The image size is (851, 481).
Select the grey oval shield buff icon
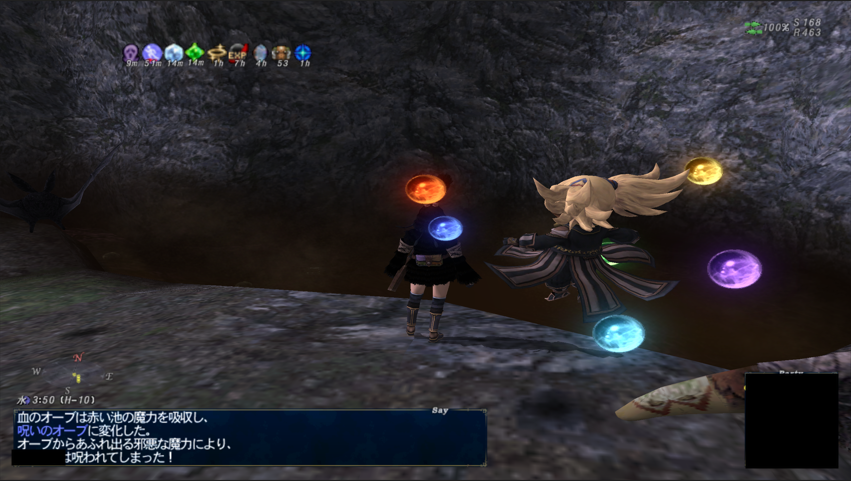coord(260,52)
